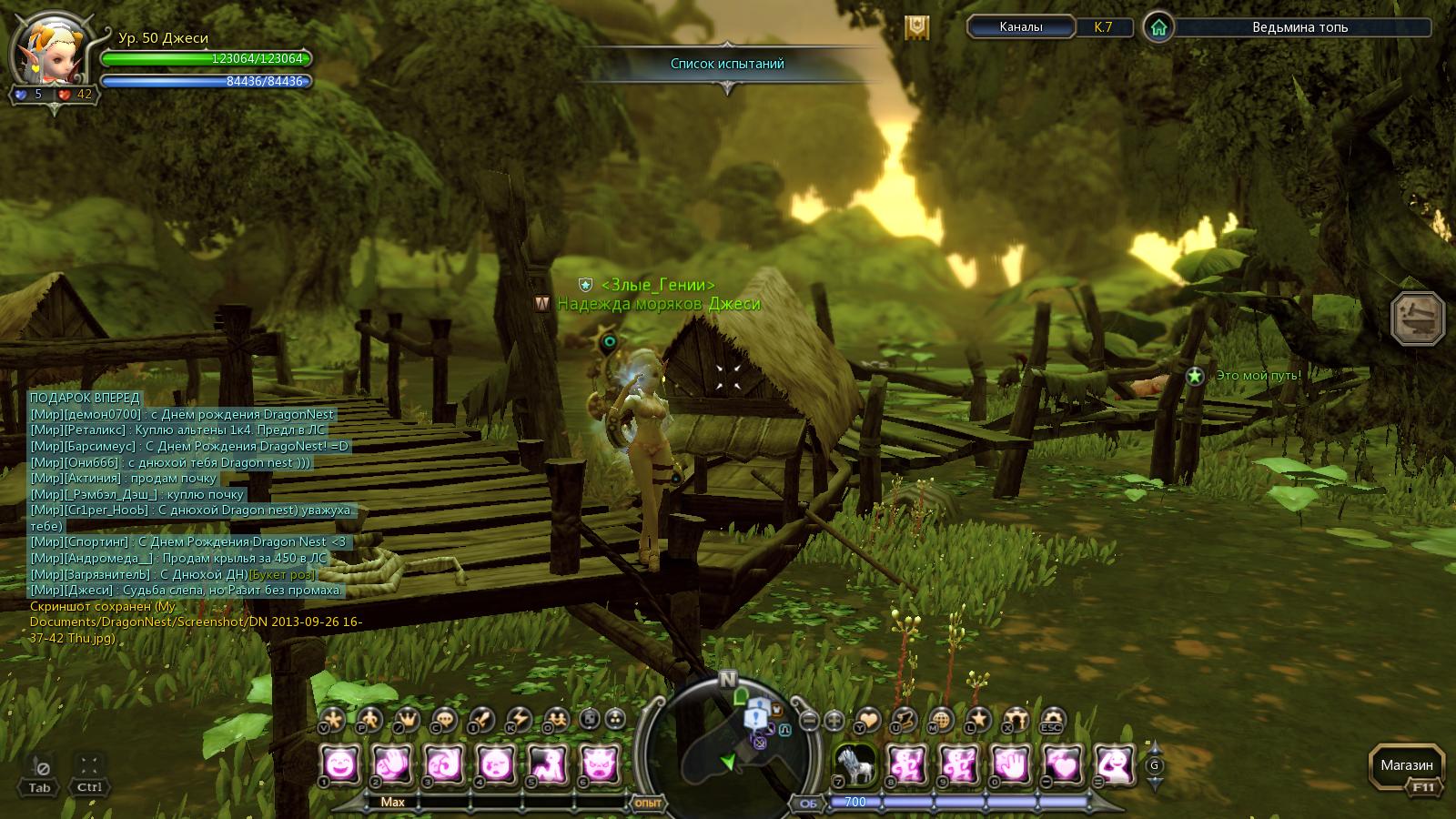Use the glowing heart emote slot

click(1061, 765)
